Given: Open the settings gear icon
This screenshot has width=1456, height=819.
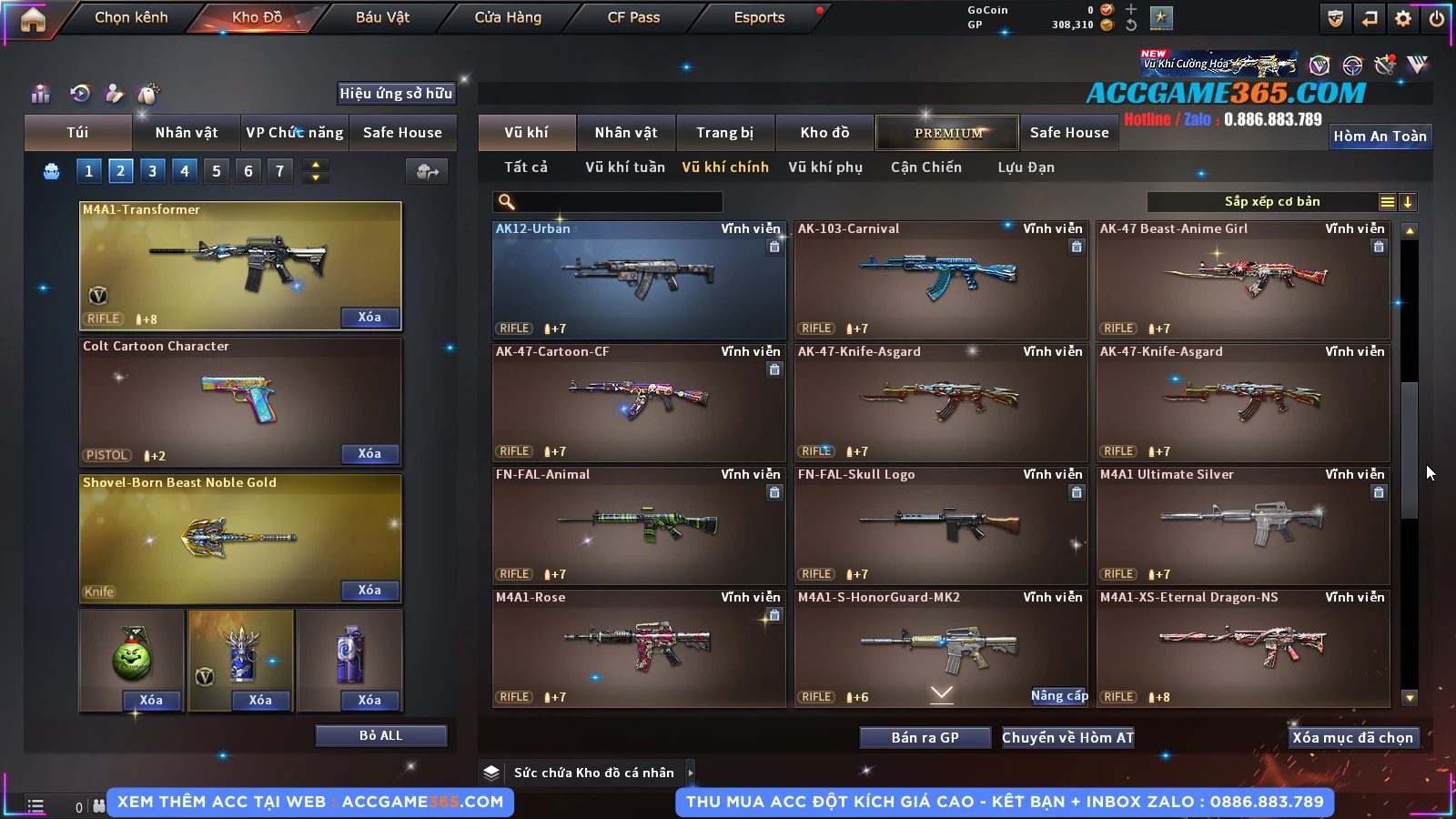Looking at the screenshot, I should pyautogui.click(x=1403, y=18).
